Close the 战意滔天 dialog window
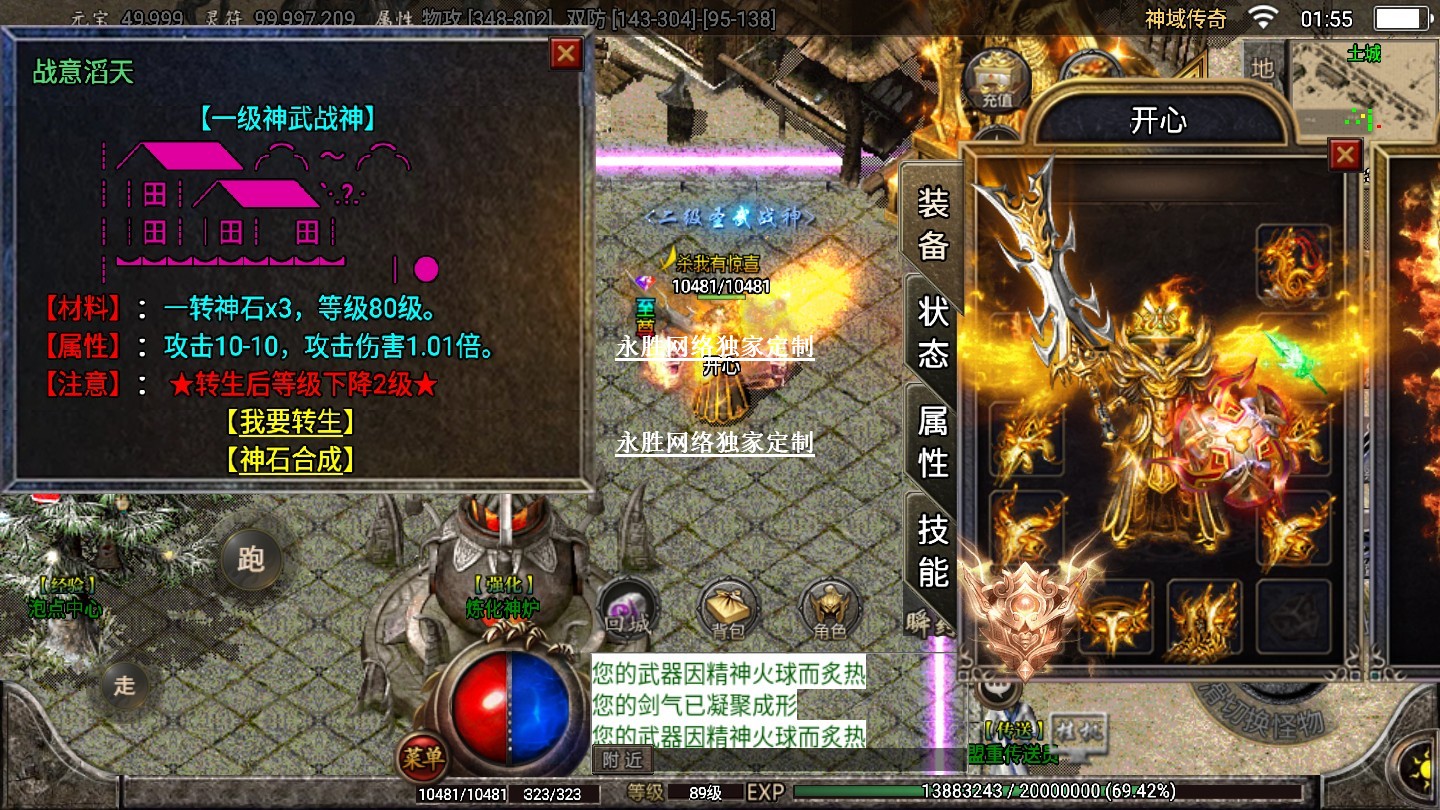Image resolution: width=1440 pixels, height=810 pixels. pyautogui.click(x=566, y=54)
